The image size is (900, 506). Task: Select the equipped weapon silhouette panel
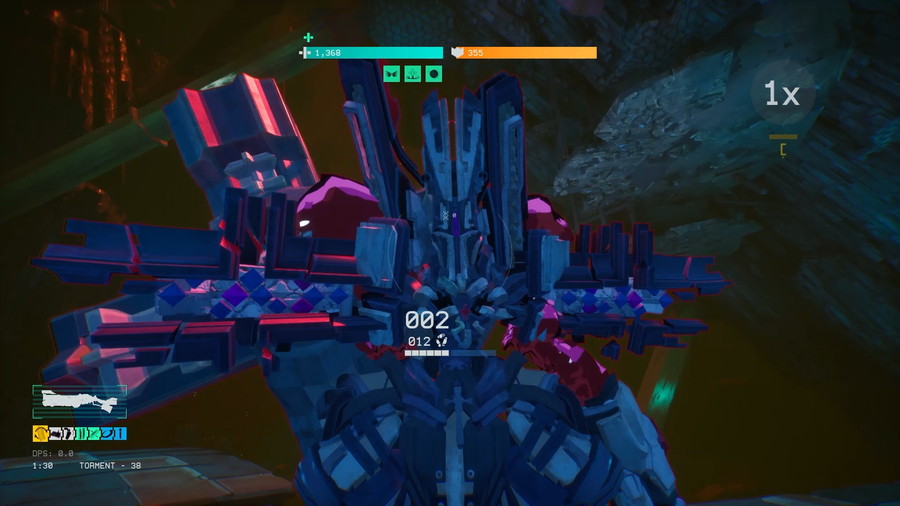(x=79, y=402)
